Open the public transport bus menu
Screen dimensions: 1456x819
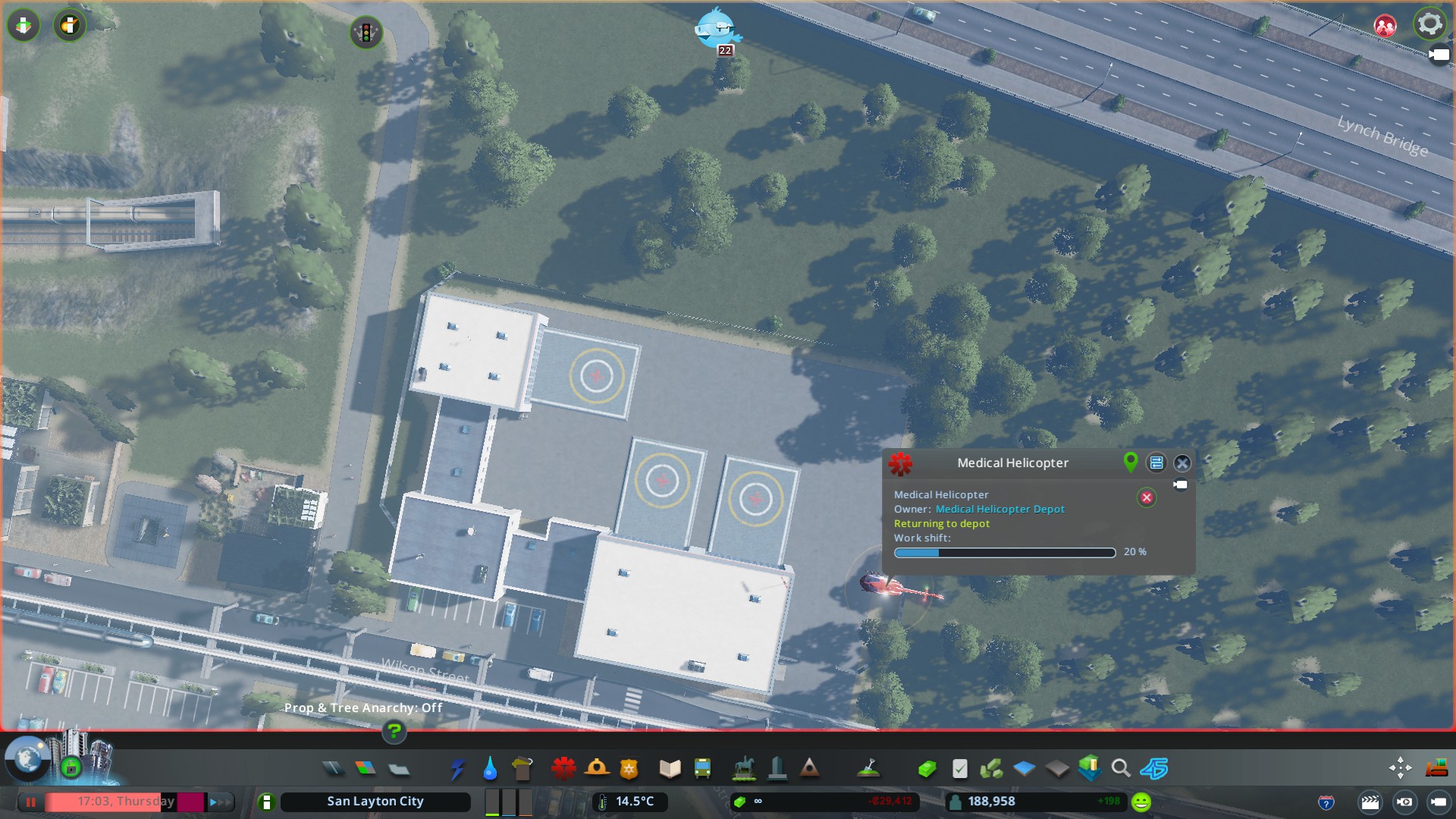(x=703, y=769)
